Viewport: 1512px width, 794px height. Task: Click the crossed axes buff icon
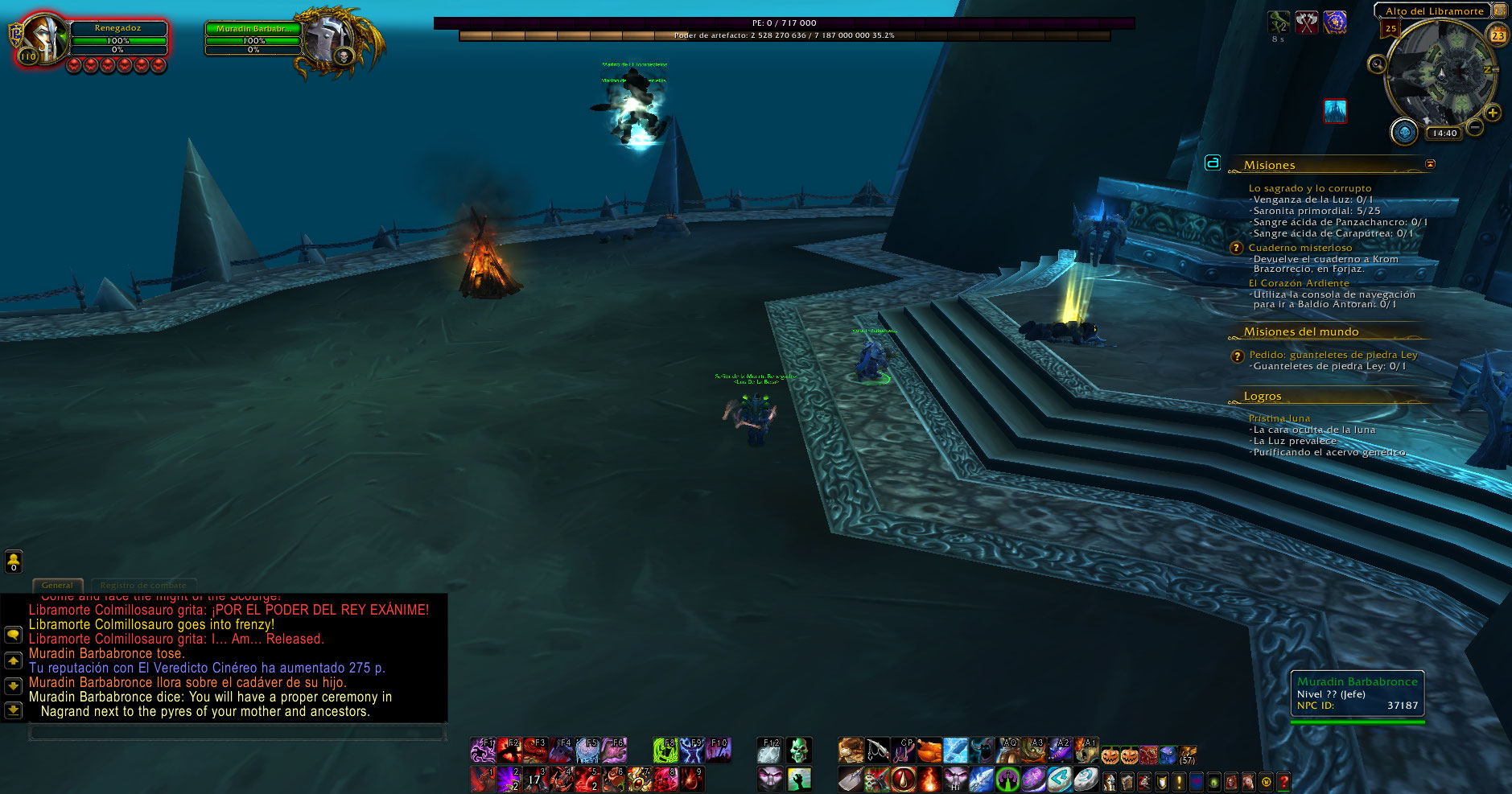pos(1307,23)
